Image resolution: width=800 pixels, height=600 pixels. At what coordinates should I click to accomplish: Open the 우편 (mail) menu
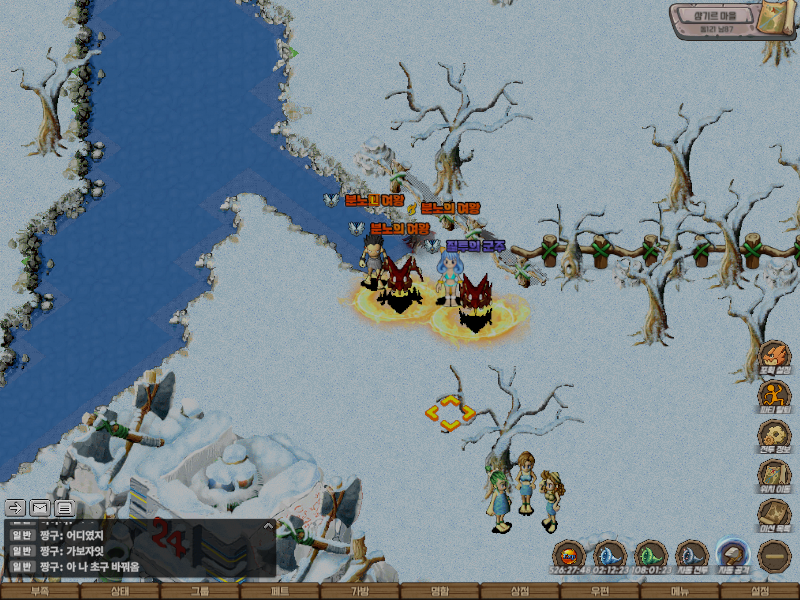click(600, 592)
